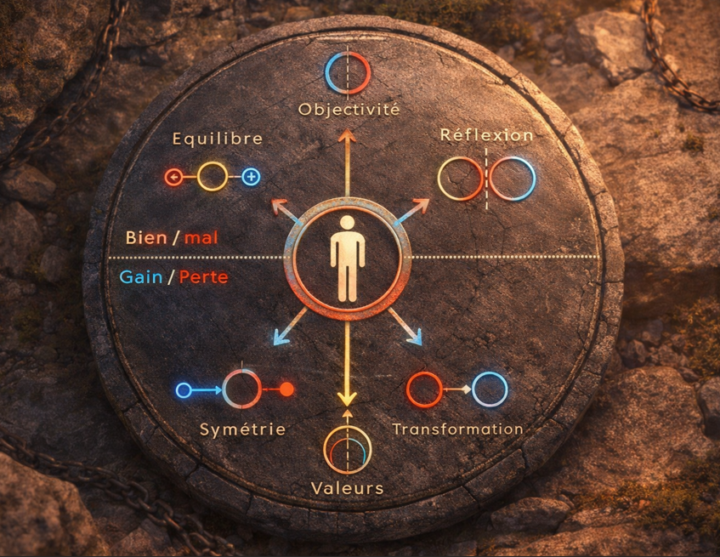Screen dimensions: 720x557
Task: Select the Réflexion mirrored circles icon
Action: point(487,178)
